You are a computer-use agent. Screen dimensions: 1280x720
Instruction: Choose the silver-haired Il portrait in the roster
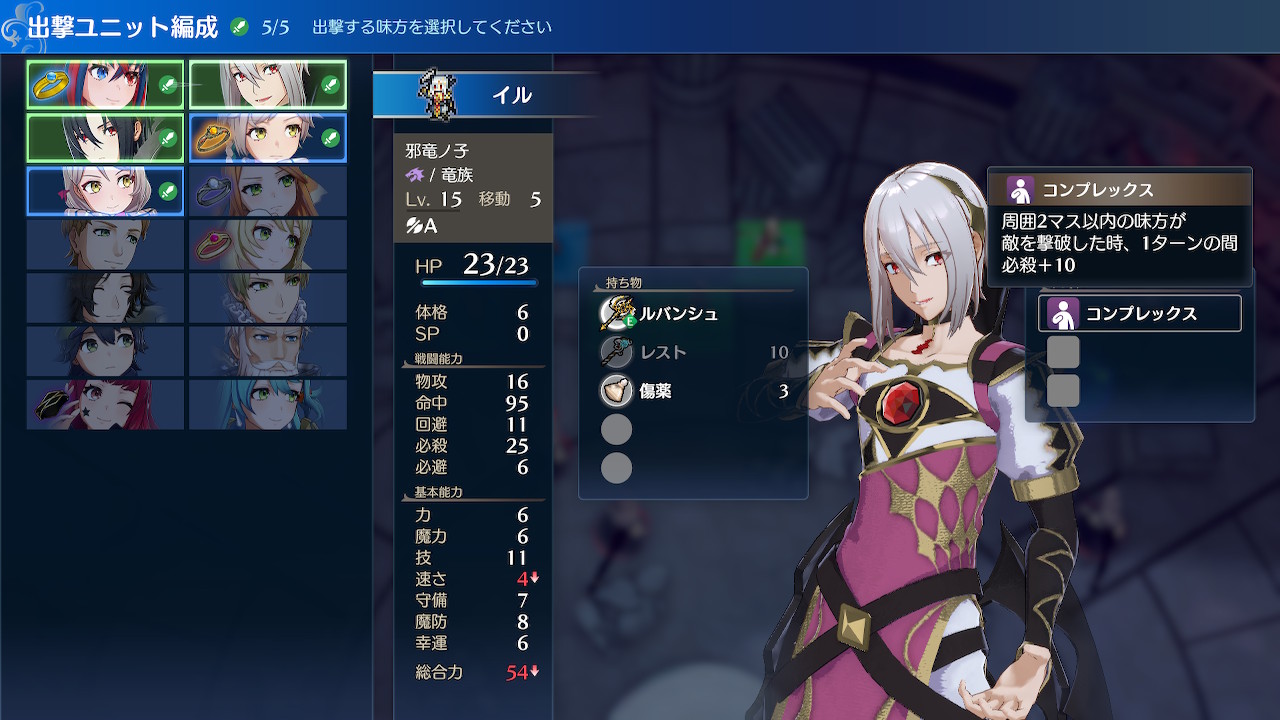pyautogui.click(x=267, y=85)
